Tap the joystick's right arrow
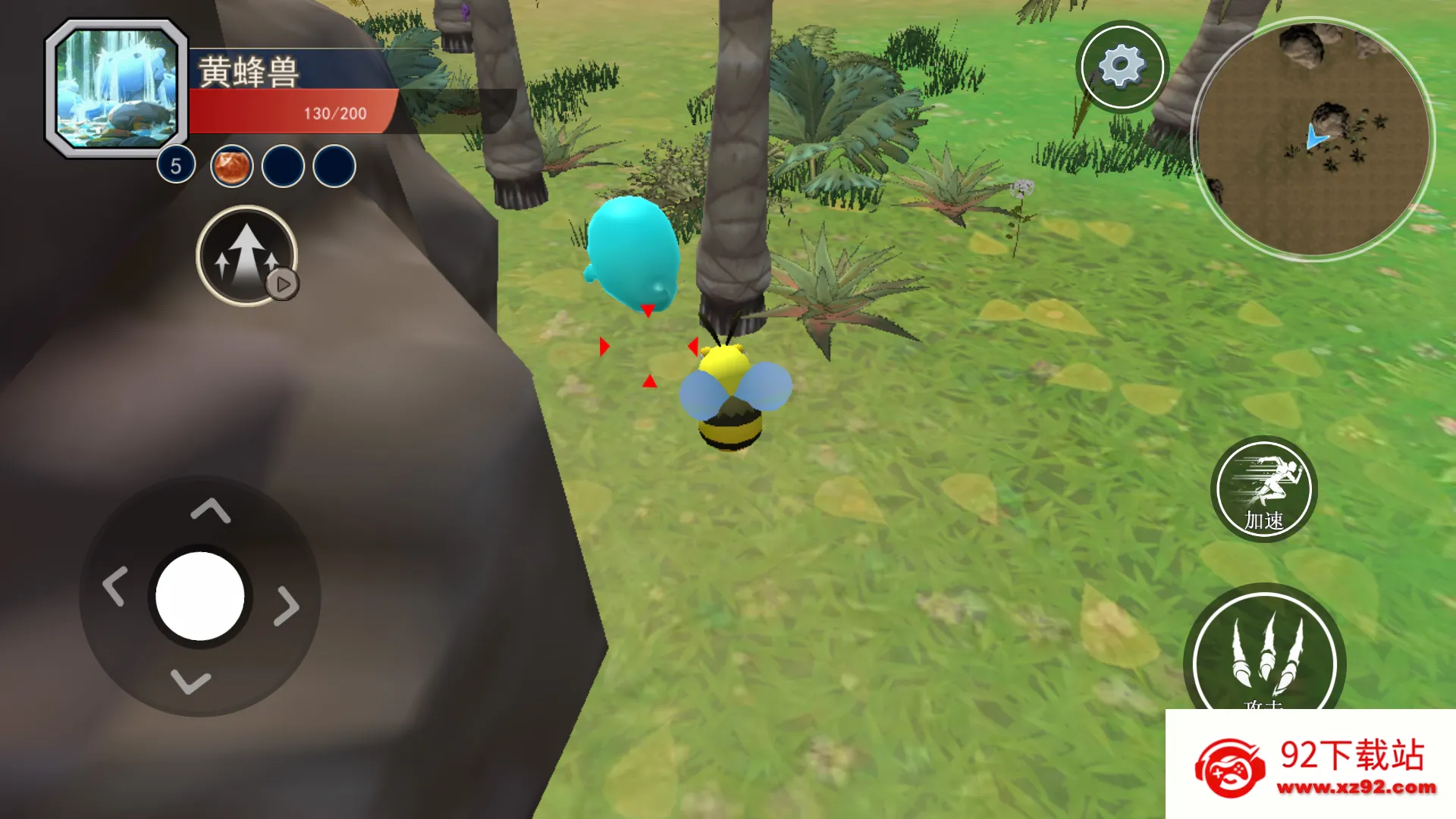Image resolution: width=1456 pixels, height=819 pixels. [287, 605]
